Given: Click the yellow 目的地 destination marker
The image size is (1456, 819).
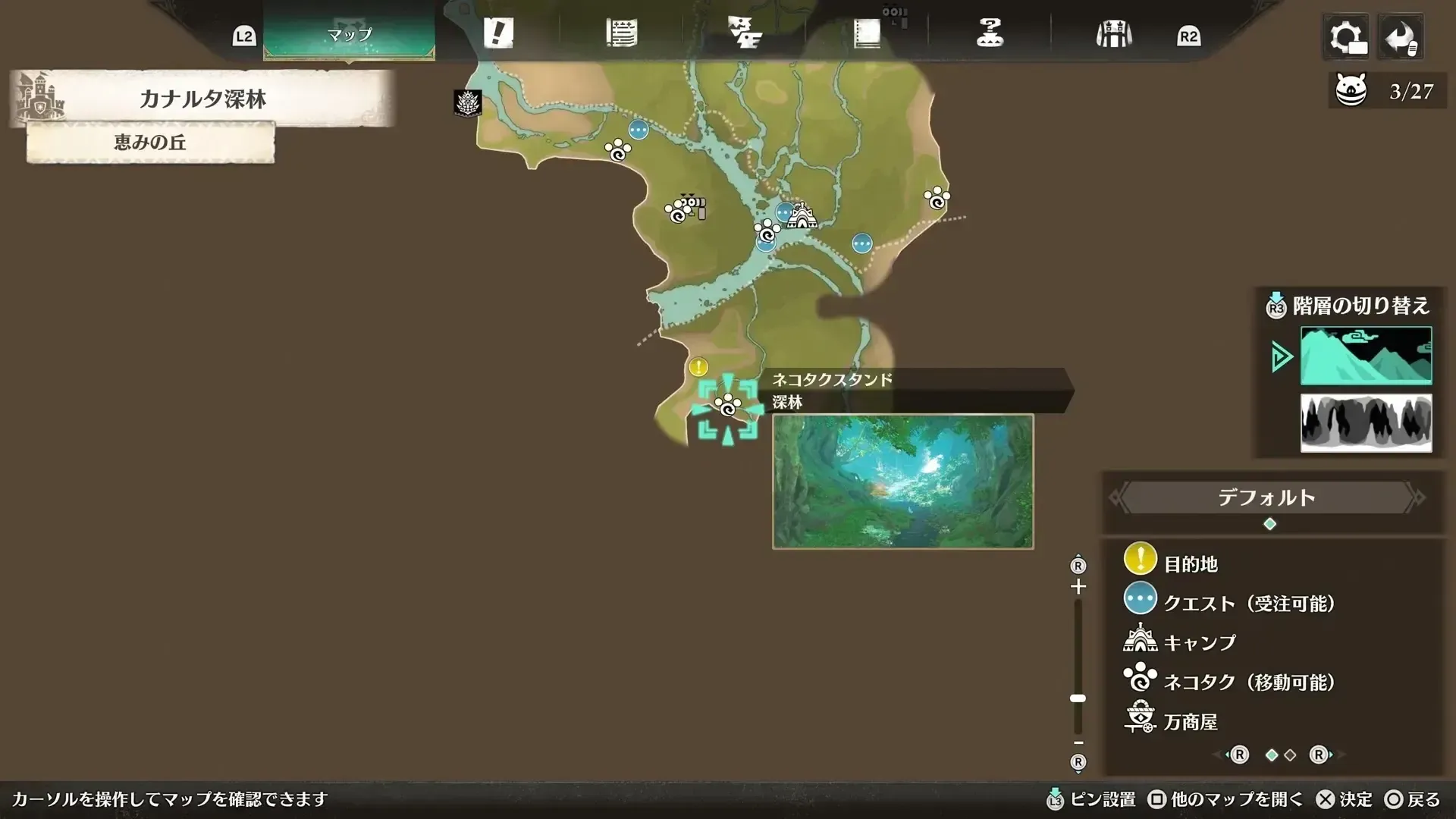Looking at the screenshot, I should (x=697, y=366).
